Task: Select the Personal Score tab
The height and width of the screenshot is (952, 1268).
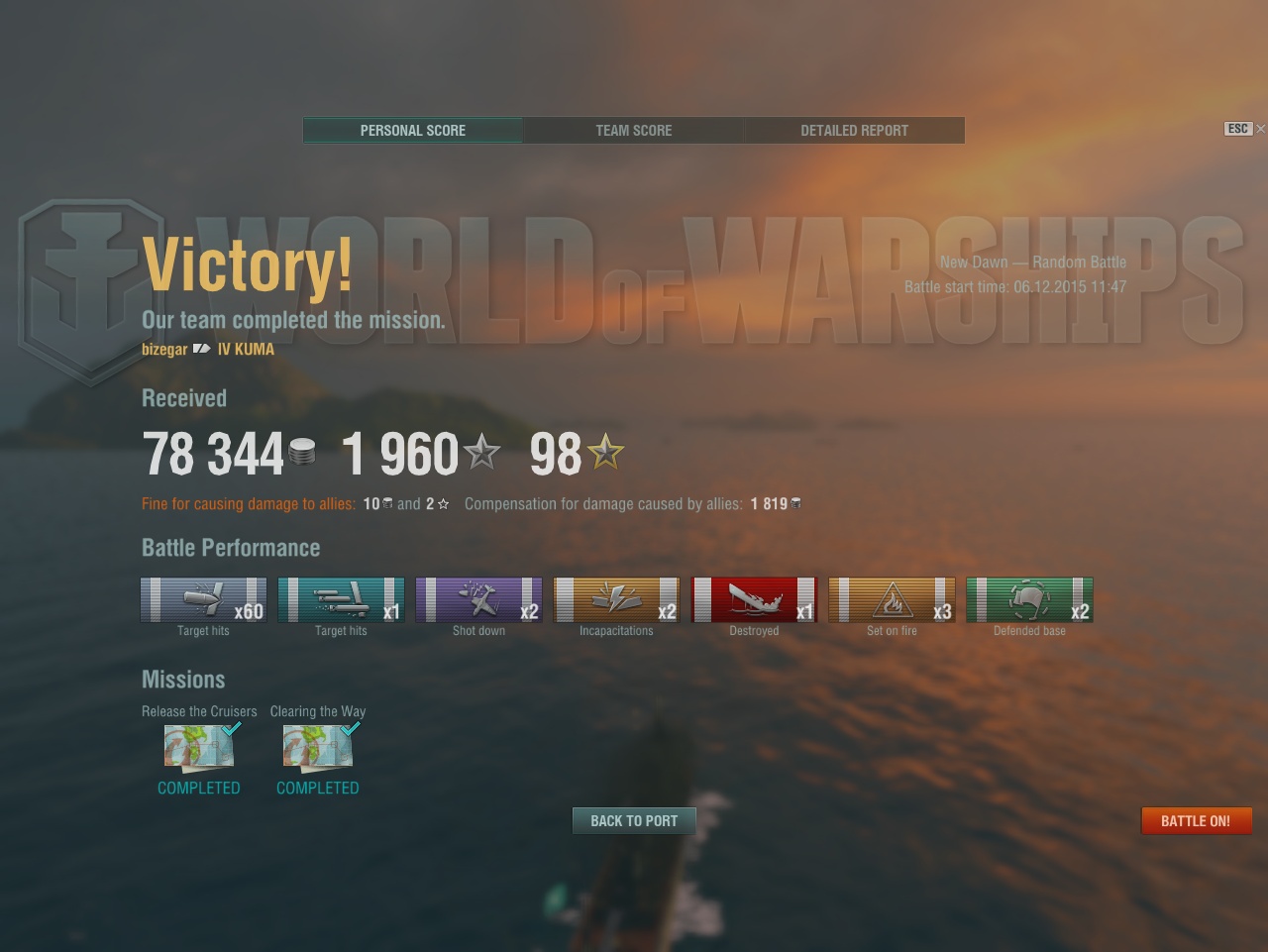Action: 412,130
